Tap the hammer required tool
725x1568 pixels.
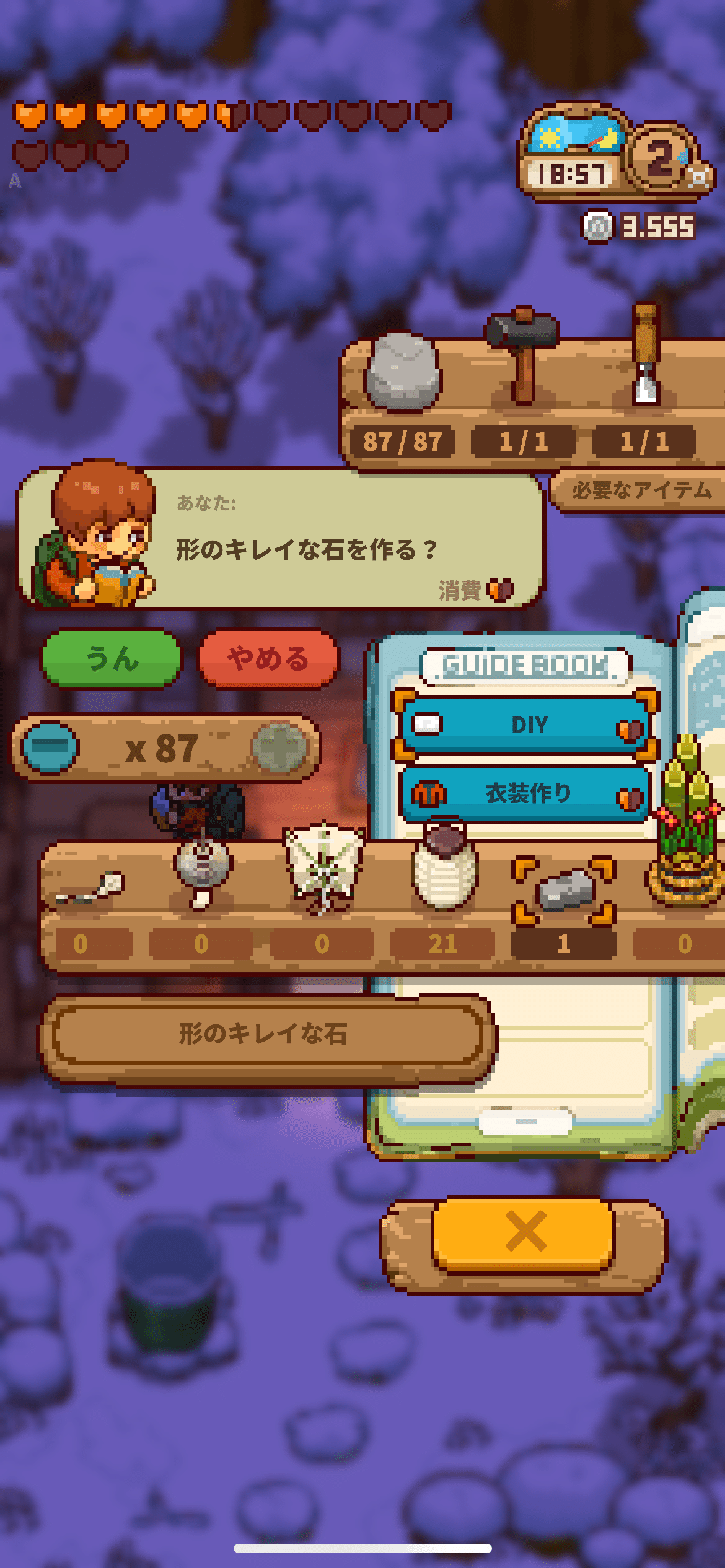pyautogui.click(x=523, y=356)
